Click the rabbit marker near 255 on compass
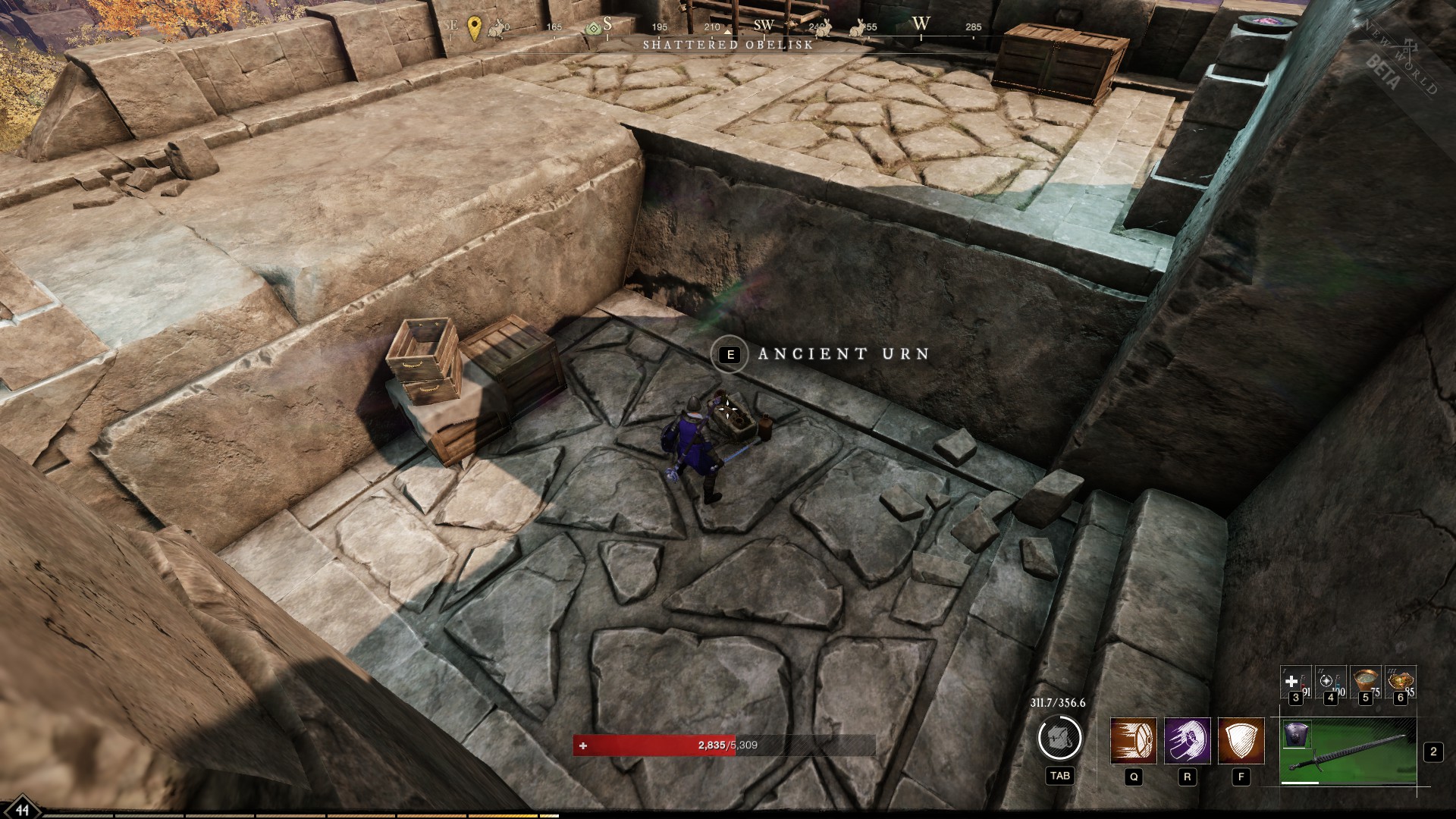The width and height of the screenshot is (1456, 819). click(856, 30)
